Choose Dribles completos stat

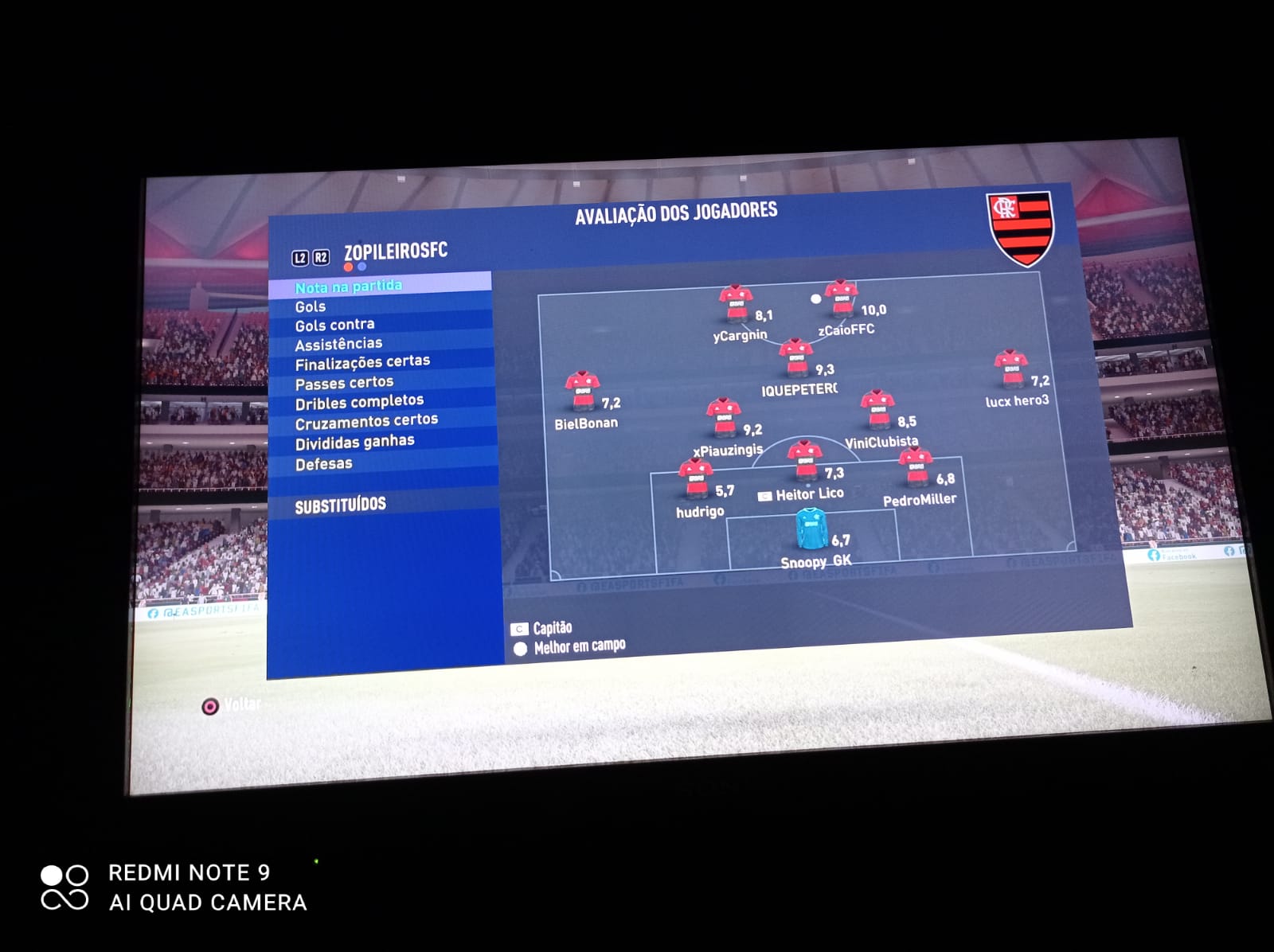(x=359, y=402)
